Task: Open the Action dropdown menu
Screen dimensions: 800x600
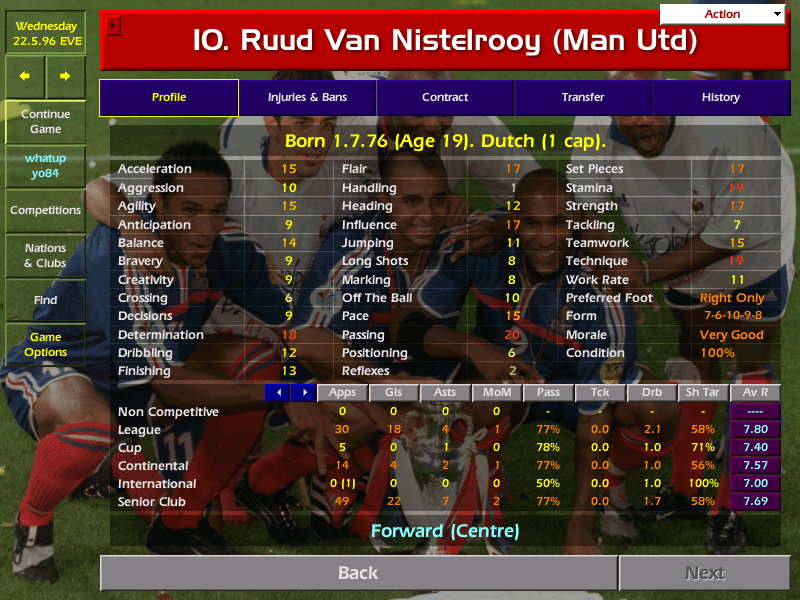Action: (x=723, y=14)
